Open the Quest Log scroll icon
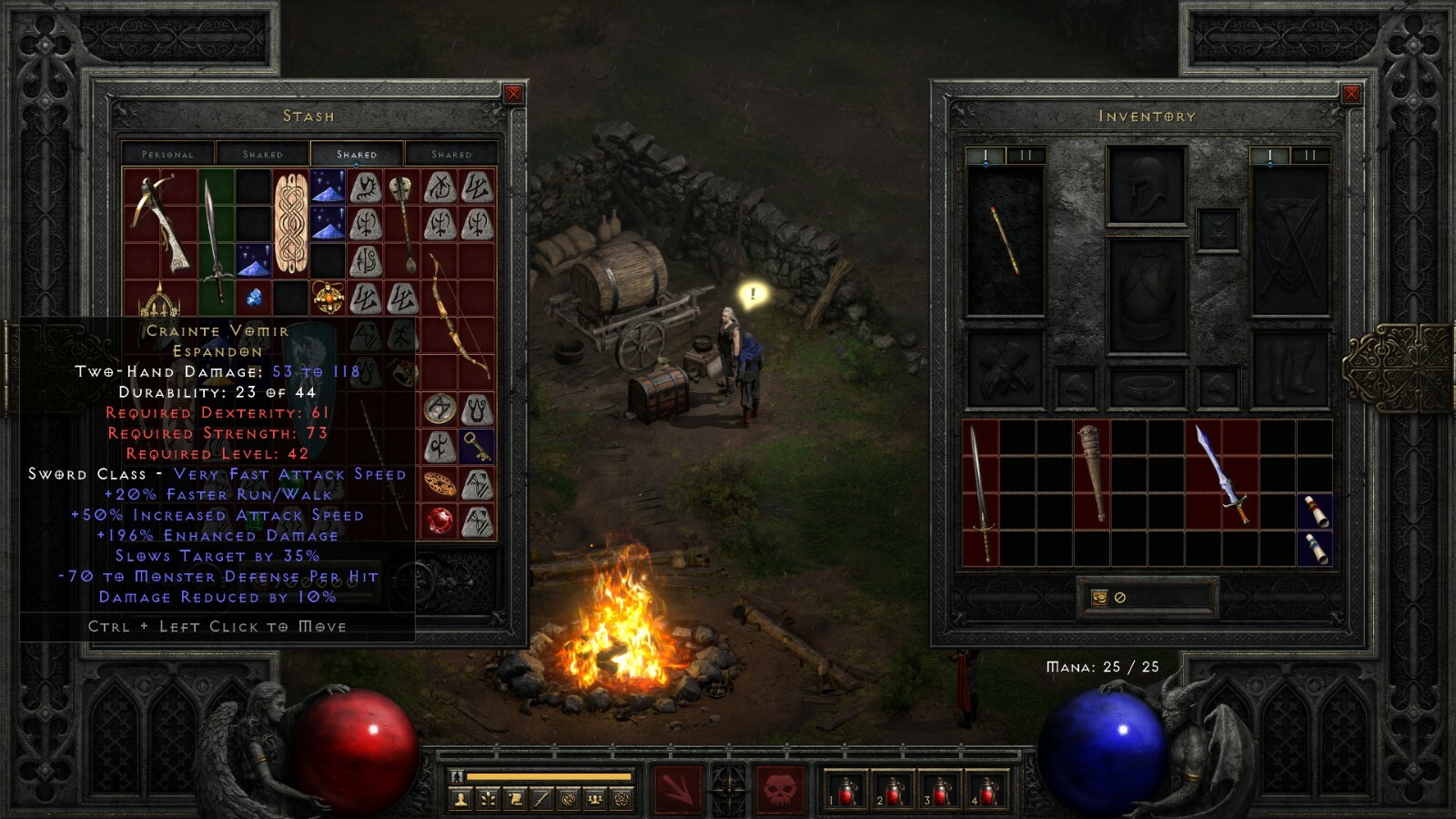 pos(515,799)
